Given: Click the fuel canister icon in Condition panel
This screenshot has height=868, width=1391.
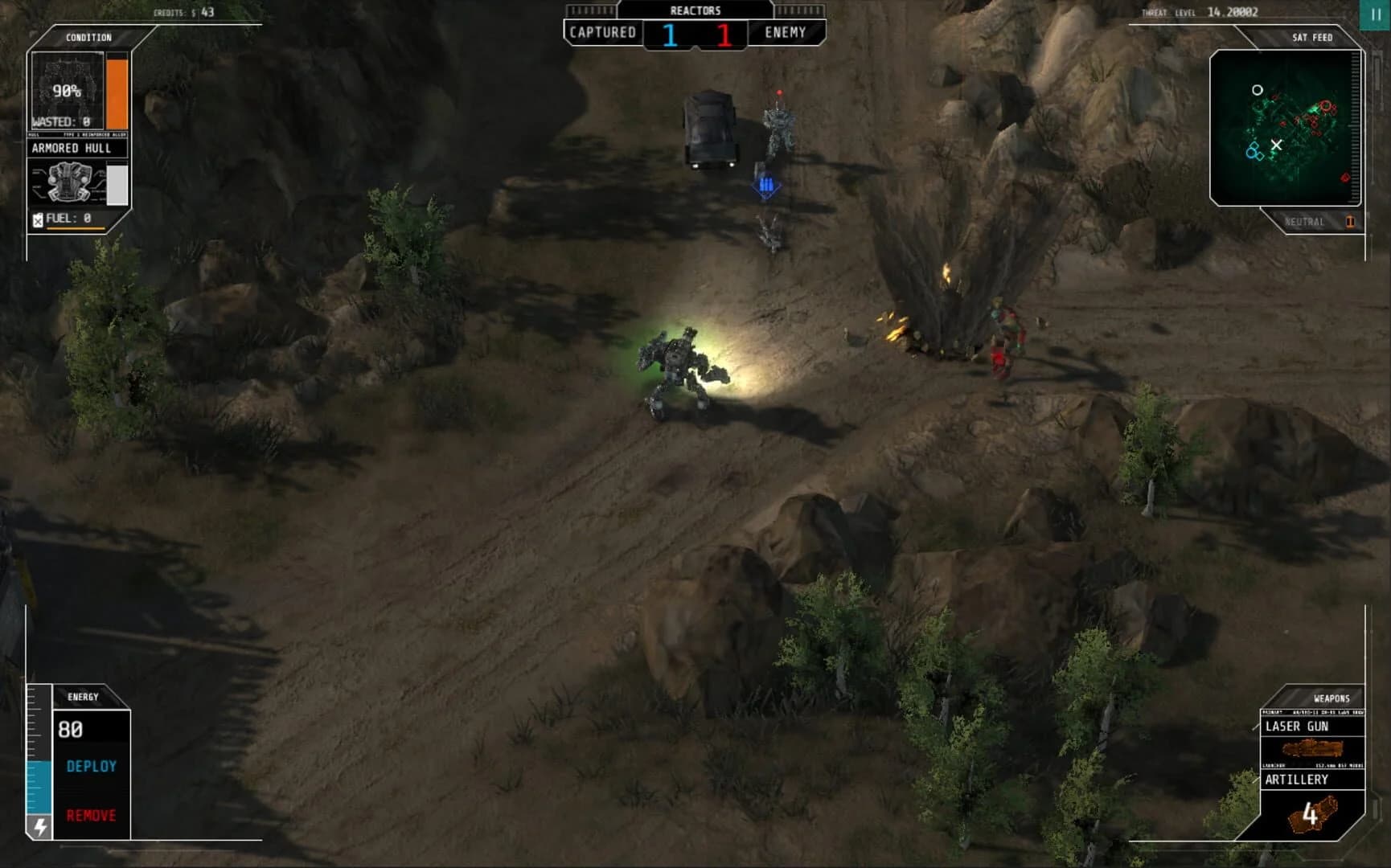Looking at the screenshot, I should pos(39,219).
